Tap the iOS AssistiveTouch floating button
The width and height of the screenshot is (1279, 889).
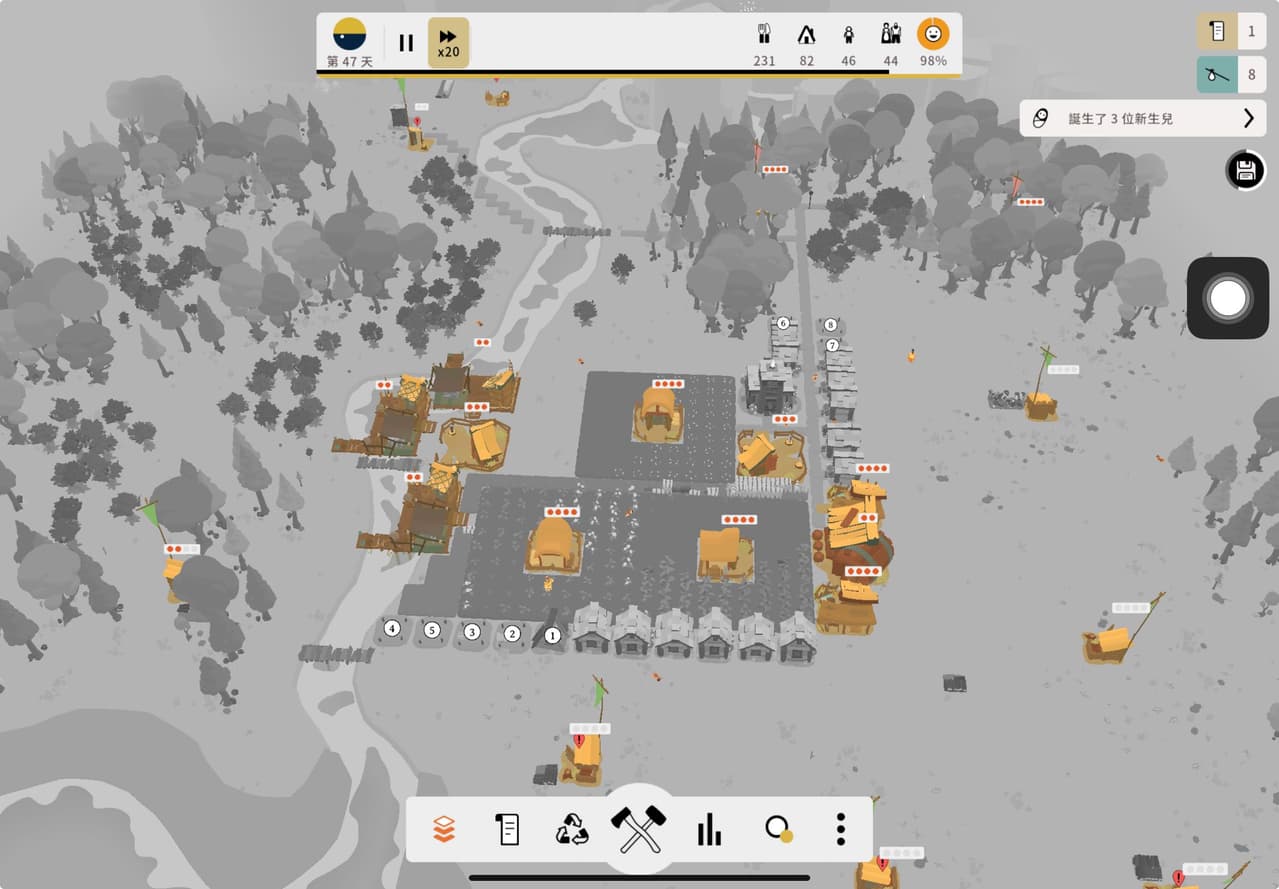[x=1227, y=297]
